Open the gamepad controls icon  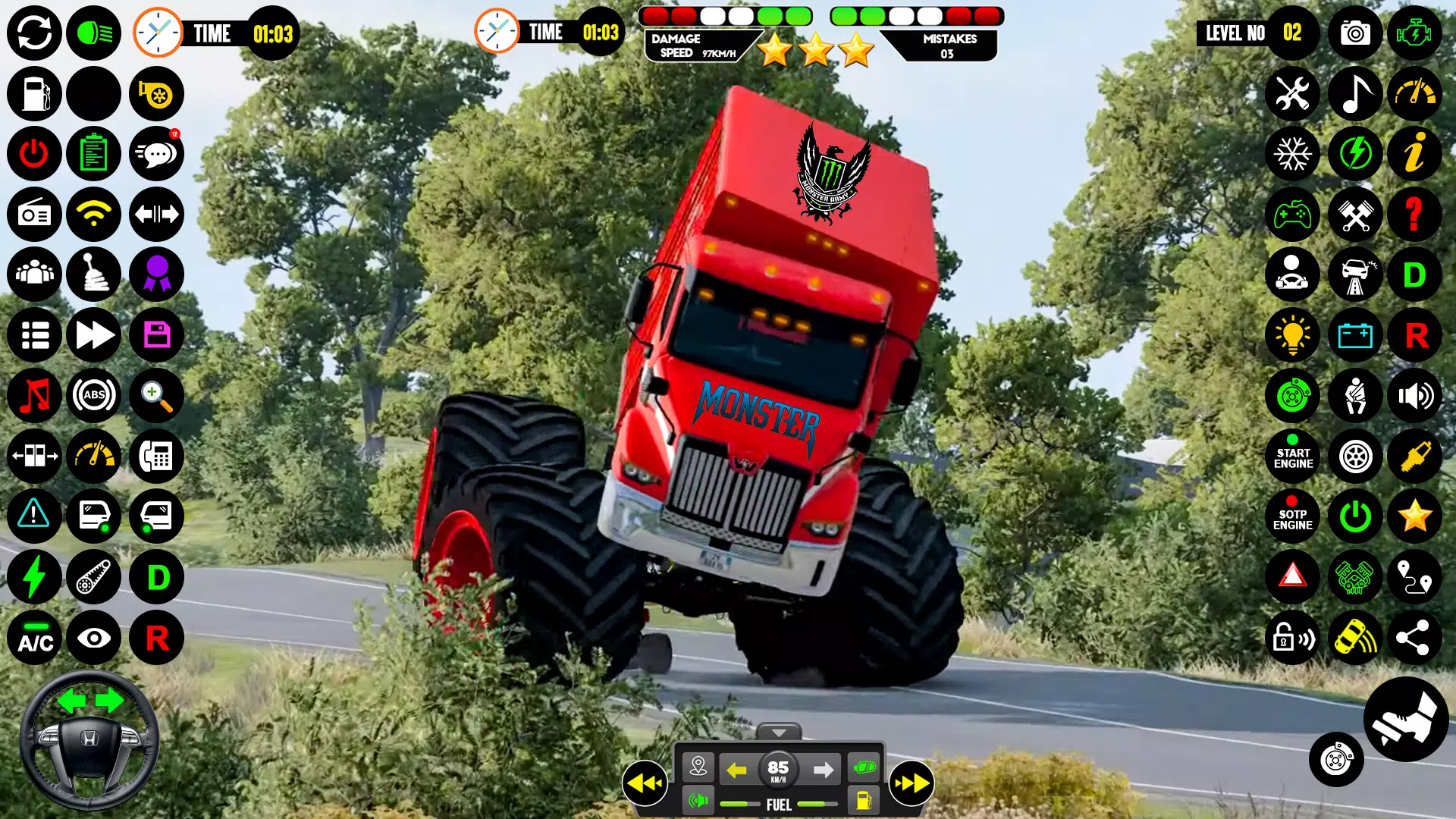1293,215
